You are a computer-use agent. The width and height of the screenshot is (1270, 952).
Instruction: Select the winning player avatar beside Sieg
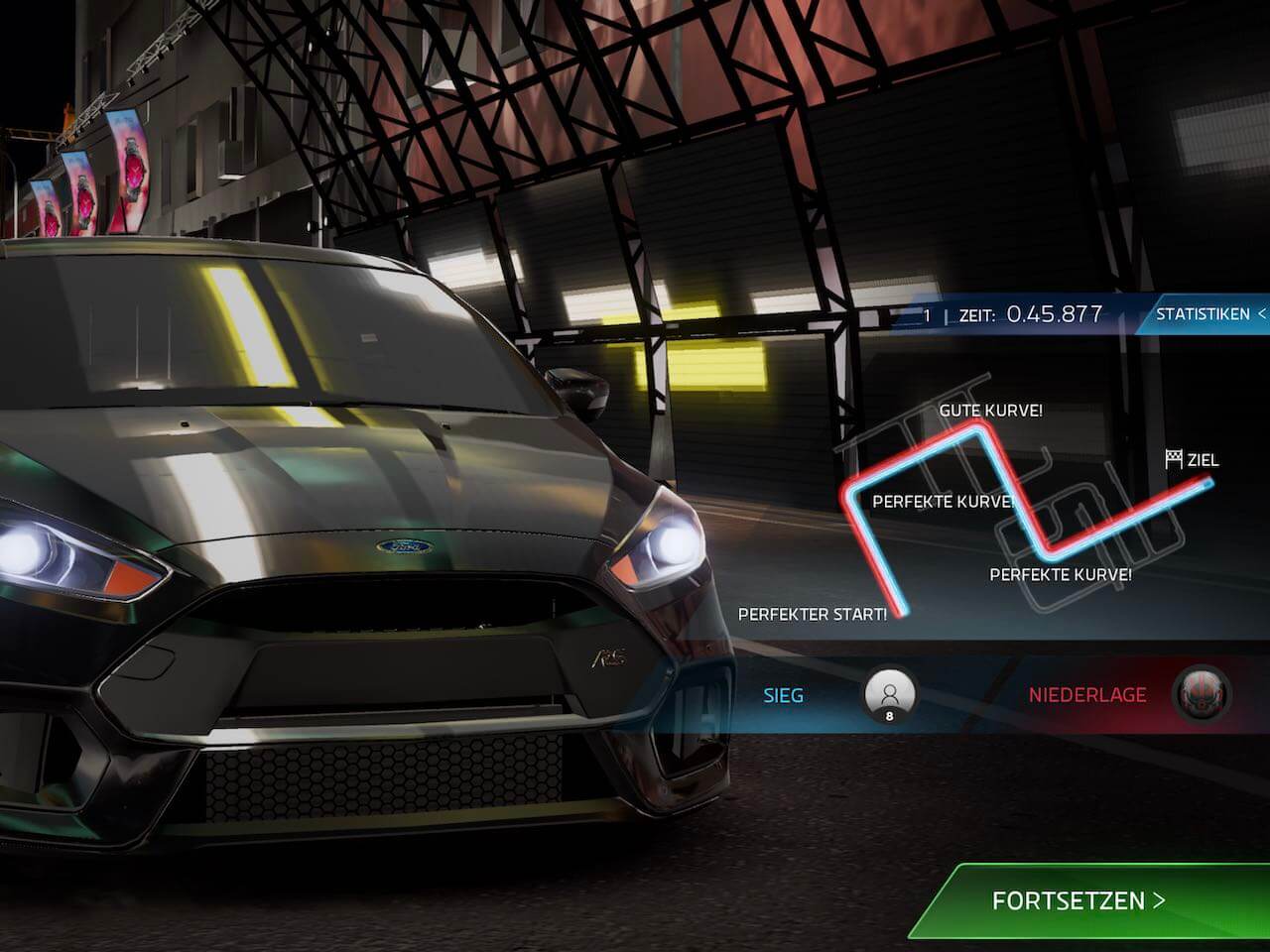click(889, 693)
